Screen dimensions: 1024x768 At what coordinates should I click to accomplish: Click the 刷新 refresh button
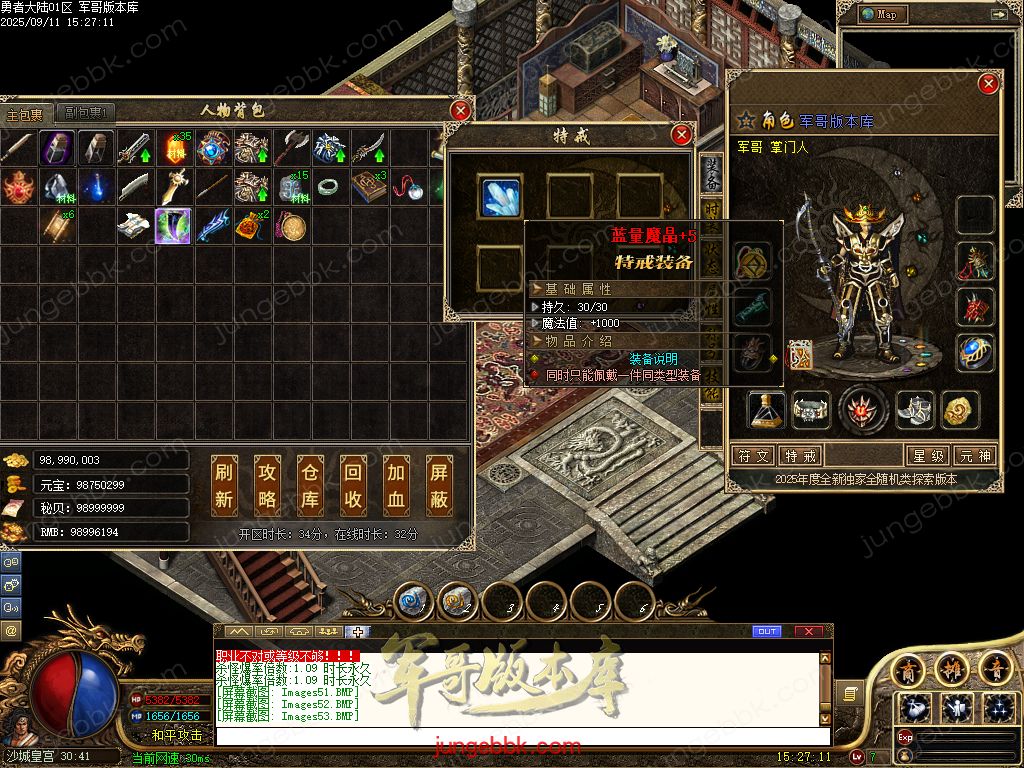224,485
